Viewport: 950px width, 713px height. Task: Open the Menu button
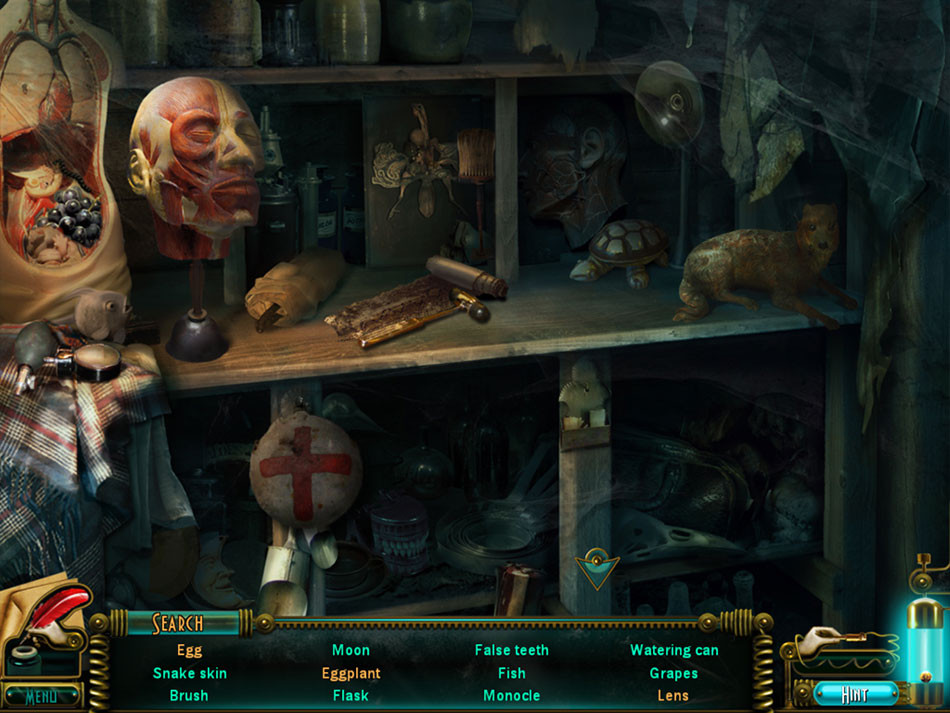pos(42,696)
